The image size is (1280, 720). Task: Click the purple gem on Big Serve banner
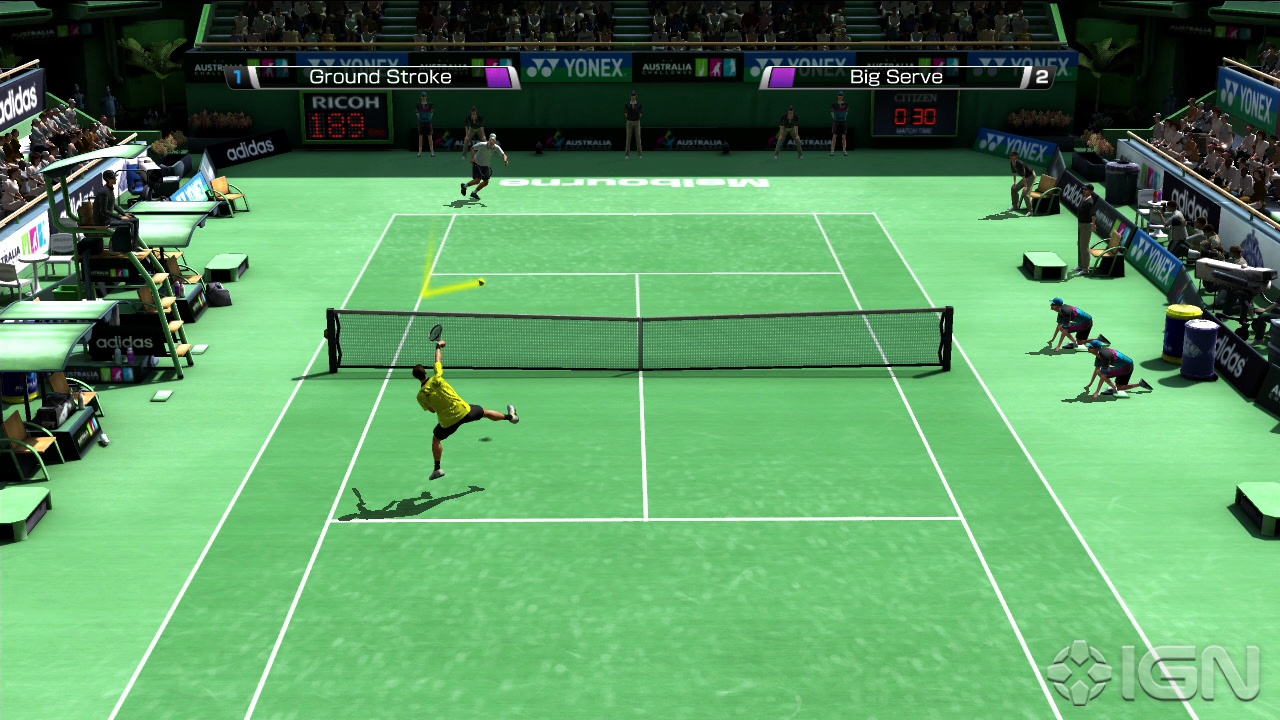[782, 77]
